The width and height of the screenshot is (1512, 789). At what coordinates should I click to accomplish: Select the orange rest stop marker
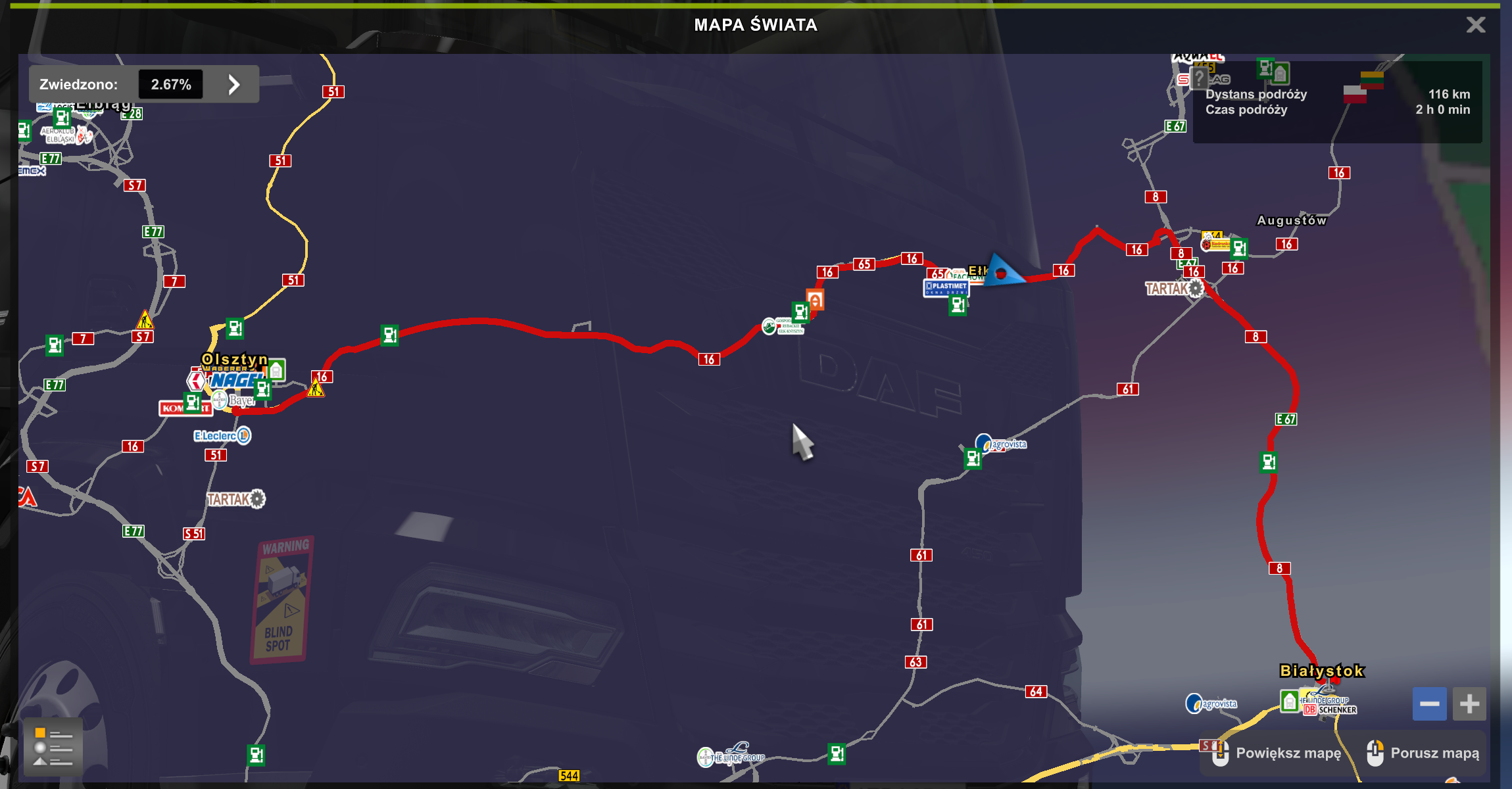tap(815, 300)
